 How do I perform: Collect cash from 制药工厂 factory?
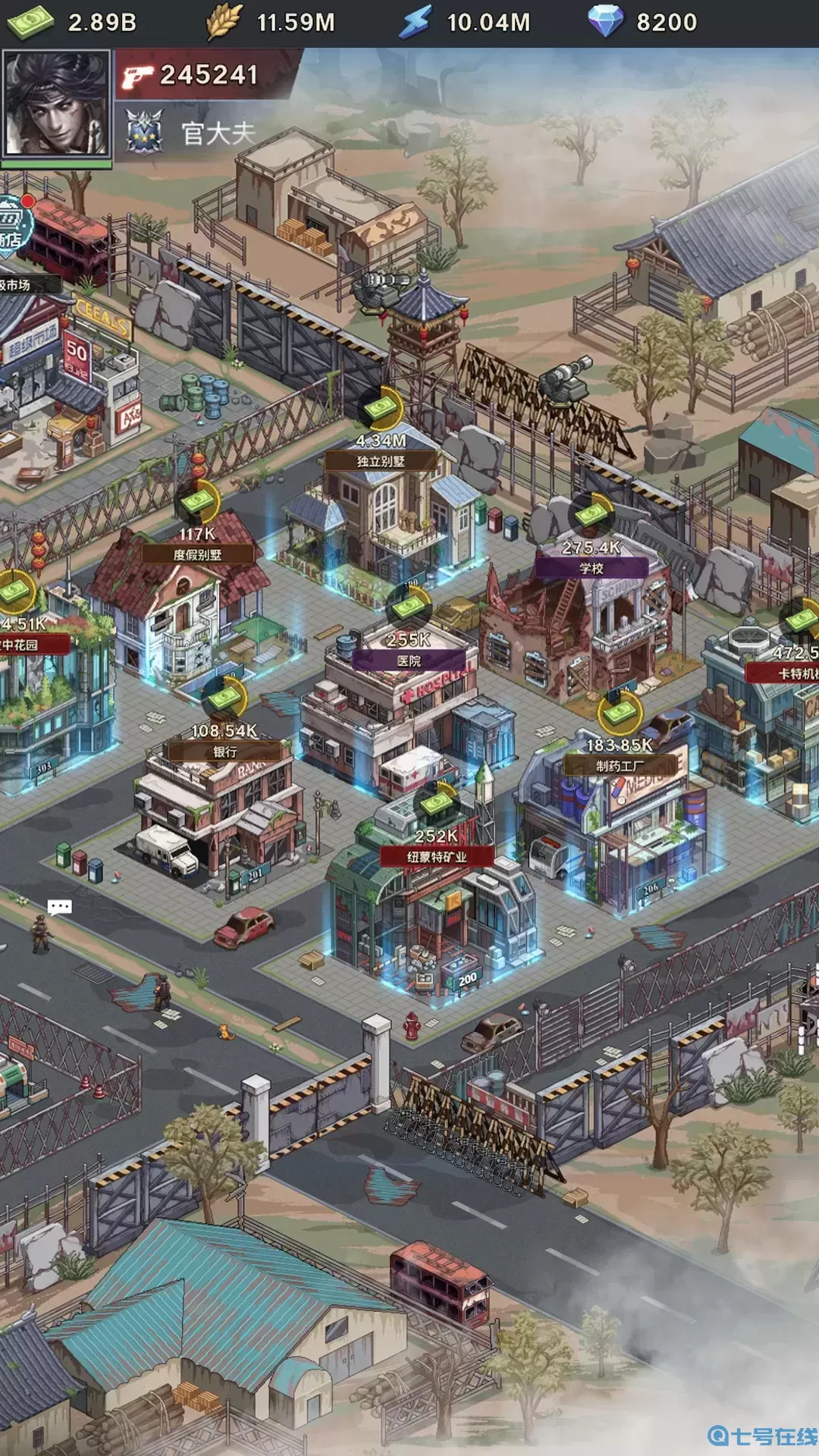pos(620,712)
